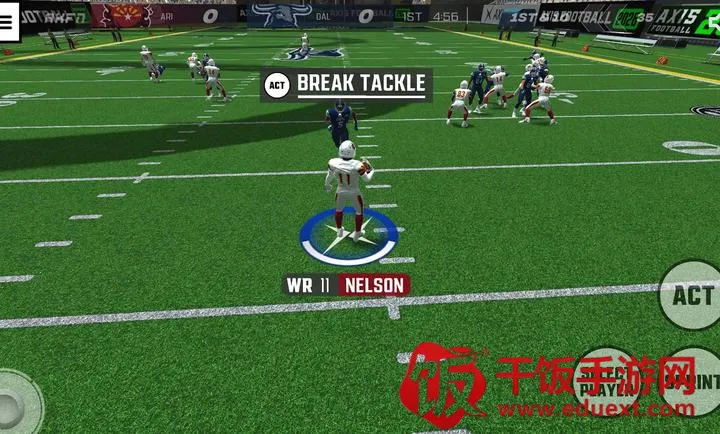Open the hamburger menu
Viewport: 720px width, 434px height.
point(8,25)
